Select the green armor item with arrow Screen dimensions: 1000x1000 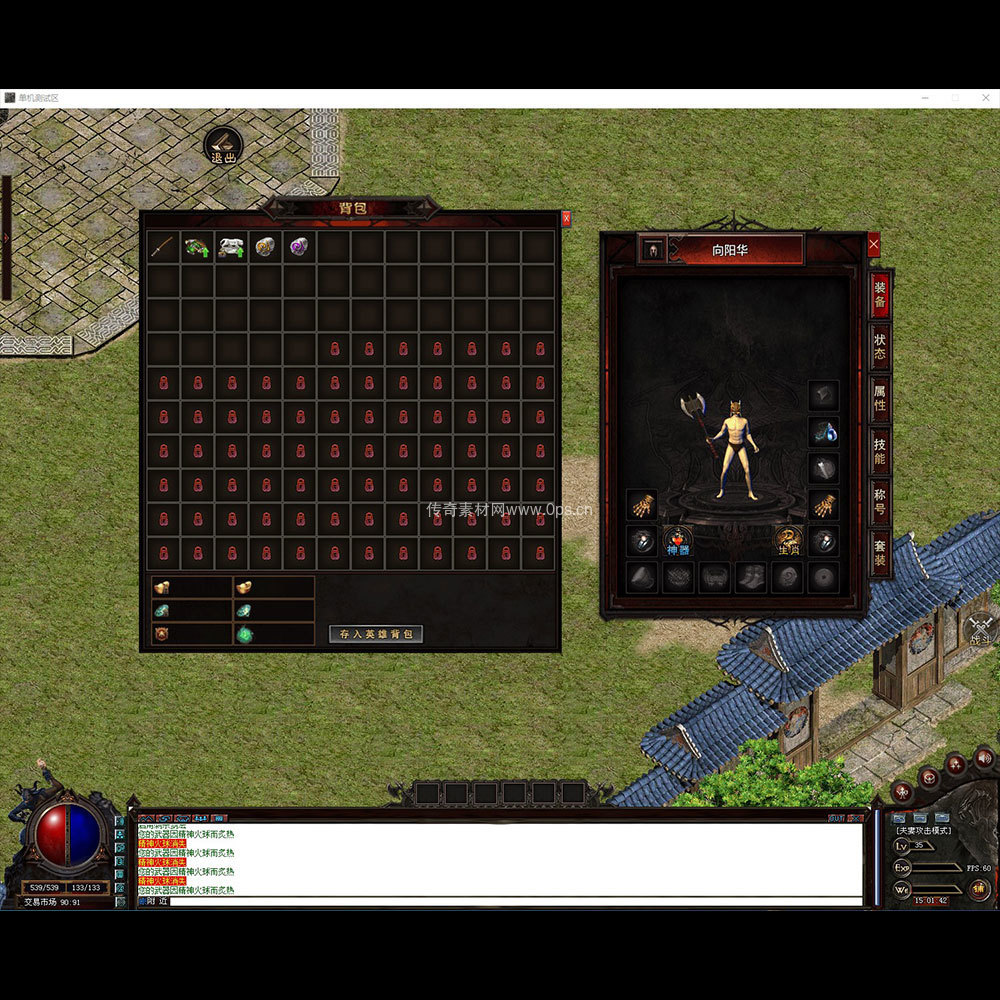click(x=197, y=247)
